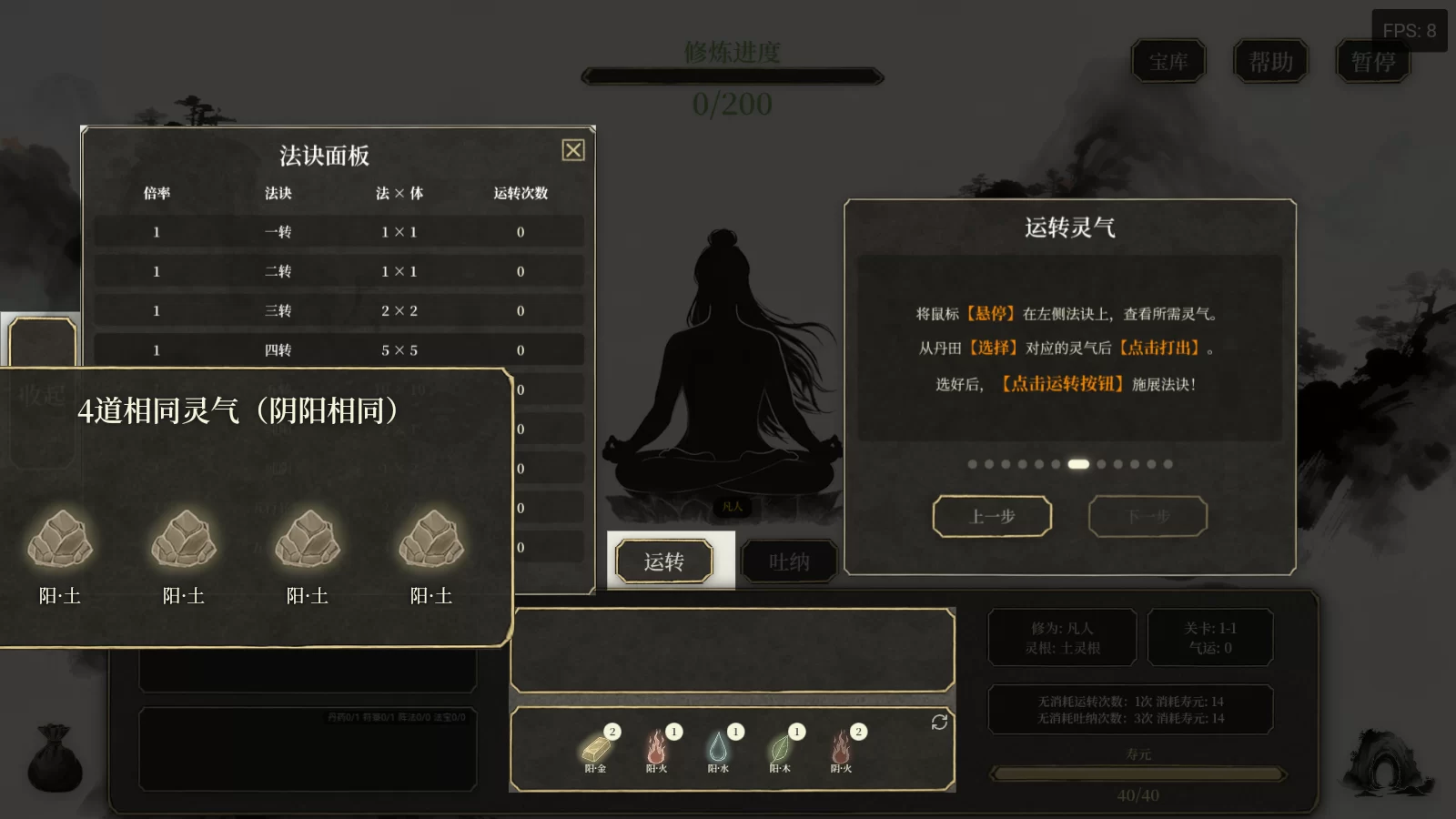Select the Yang Fire qi icon
Screen dimensions: 1456x819
point(658,749)
